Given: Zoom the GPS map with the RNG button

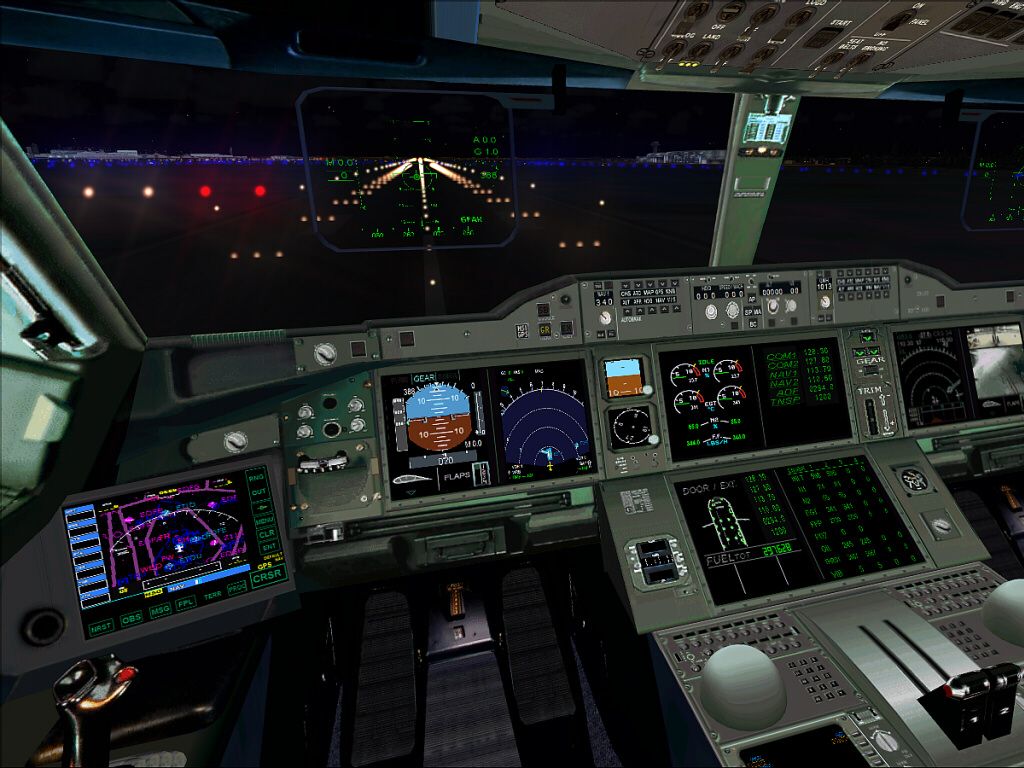Looking at the screenshot, I should 258,477.
